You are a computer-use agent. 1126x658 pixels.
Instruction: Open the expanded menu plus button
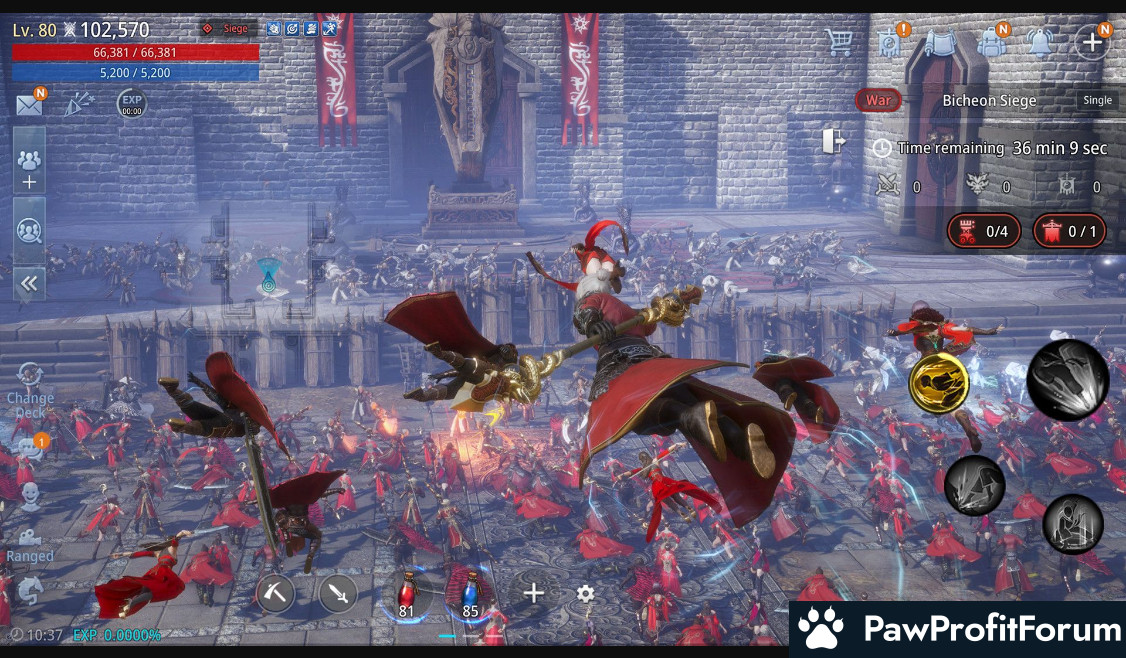click(x=1091, y=41)
